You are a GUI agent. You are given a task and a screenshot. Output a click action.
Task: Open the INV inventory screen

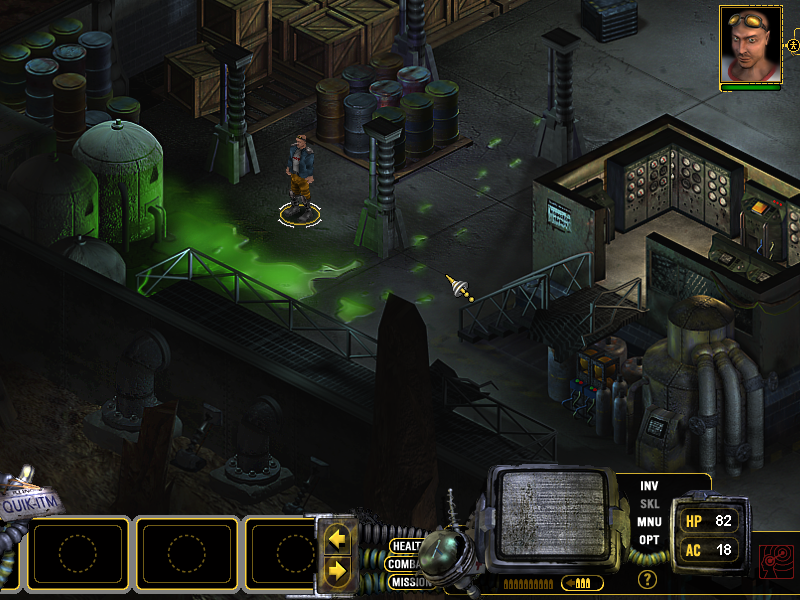tap(649, 485)
